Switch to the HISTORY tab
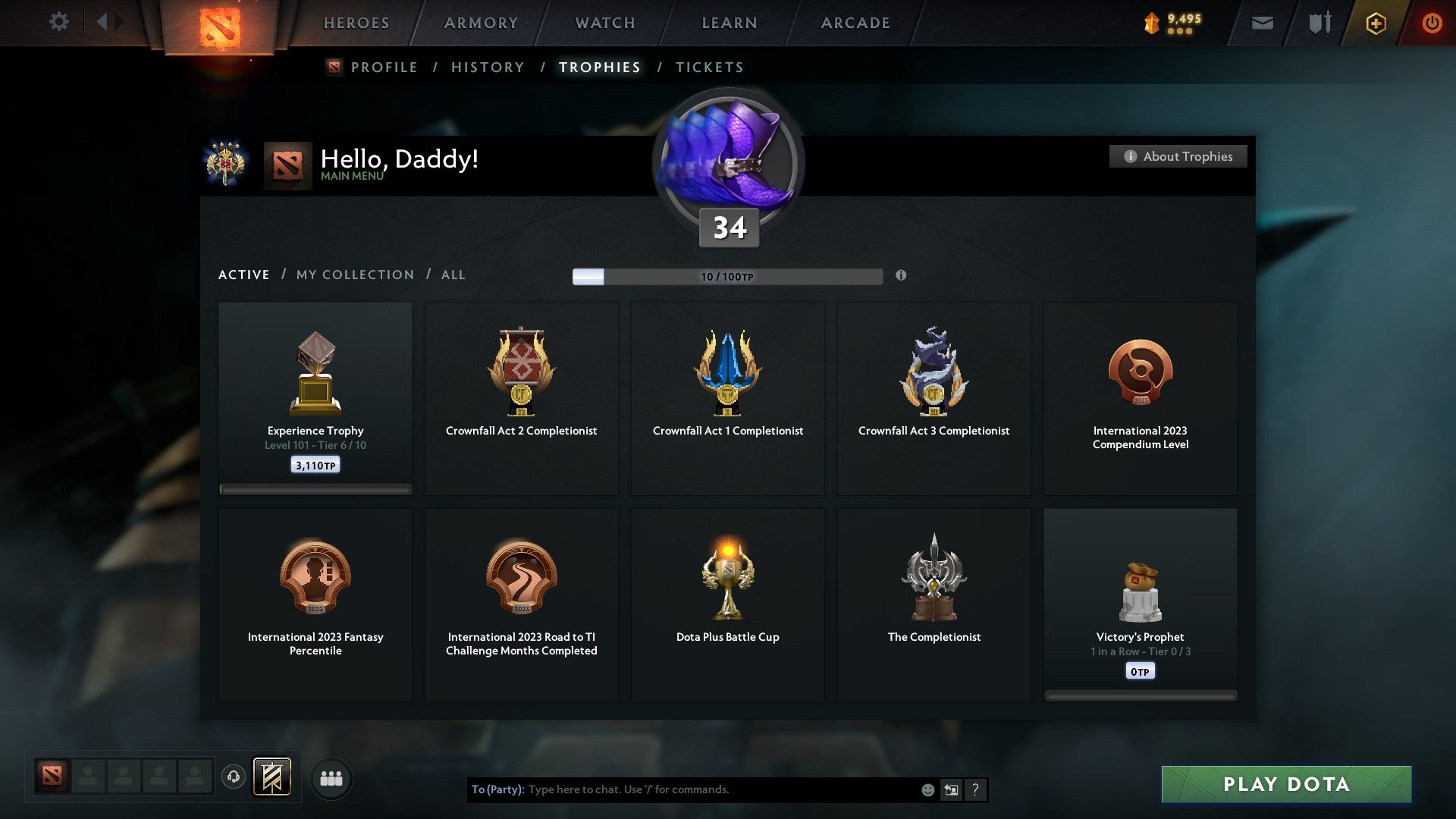This screenshot has width=1456, height=819. [x=488, y=67]
